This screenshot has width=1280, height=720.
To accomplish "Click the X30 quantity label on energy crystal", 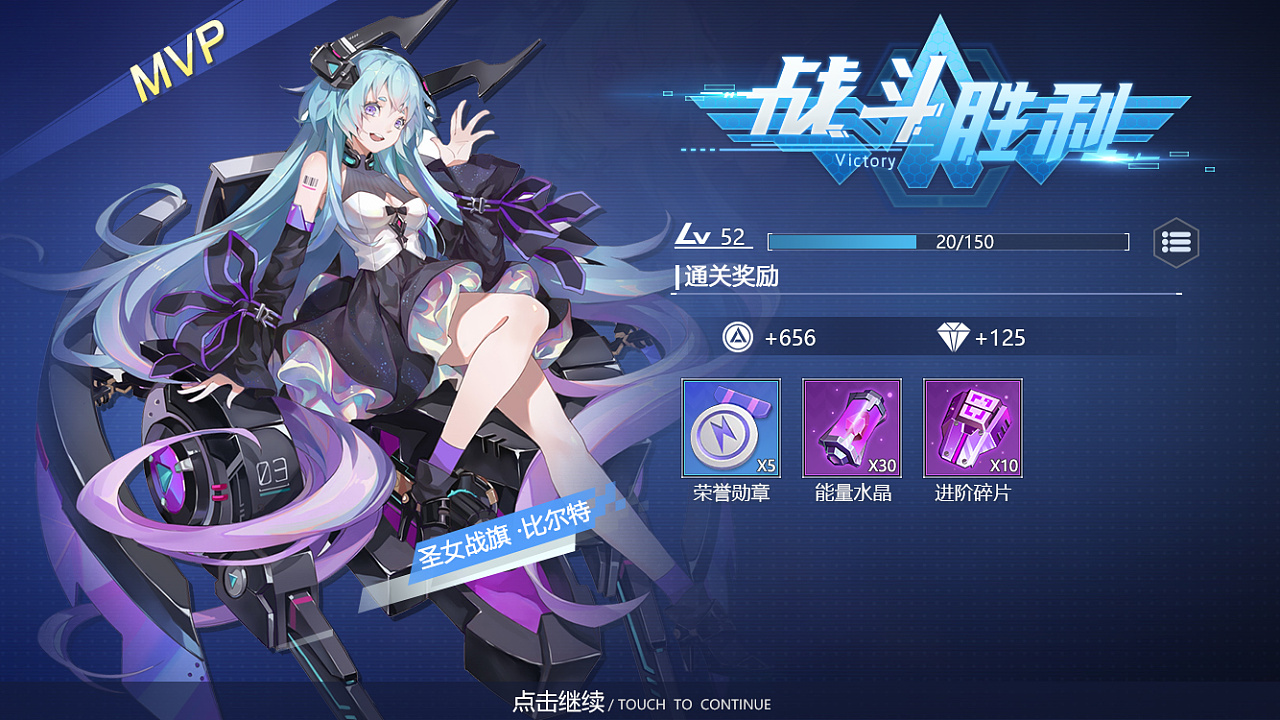I will pyautogui.click(x=882, y=464).
